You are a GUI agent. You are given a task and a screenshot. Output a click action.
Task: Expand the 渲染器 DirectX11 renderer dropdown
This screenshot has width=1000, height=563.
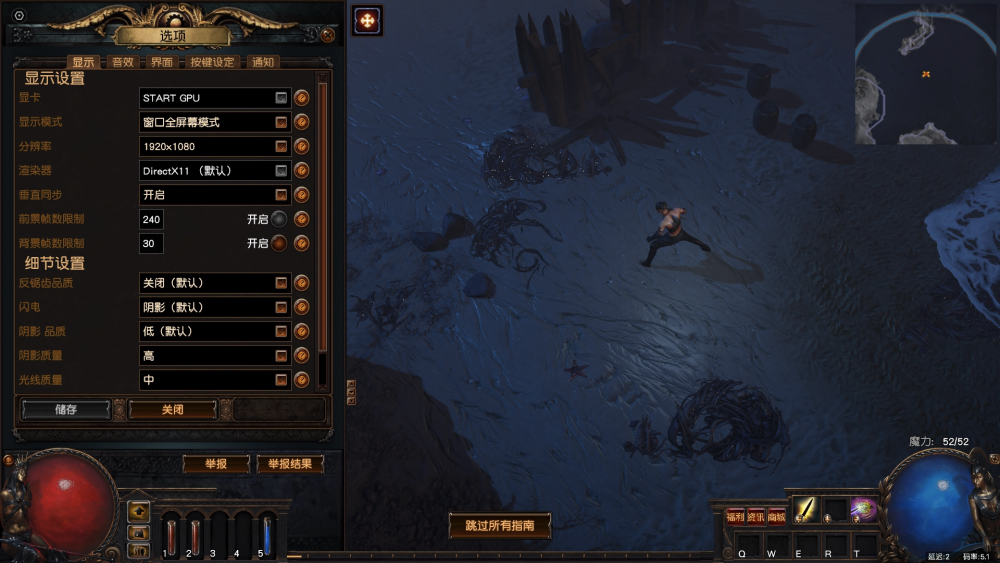point(282,171)
